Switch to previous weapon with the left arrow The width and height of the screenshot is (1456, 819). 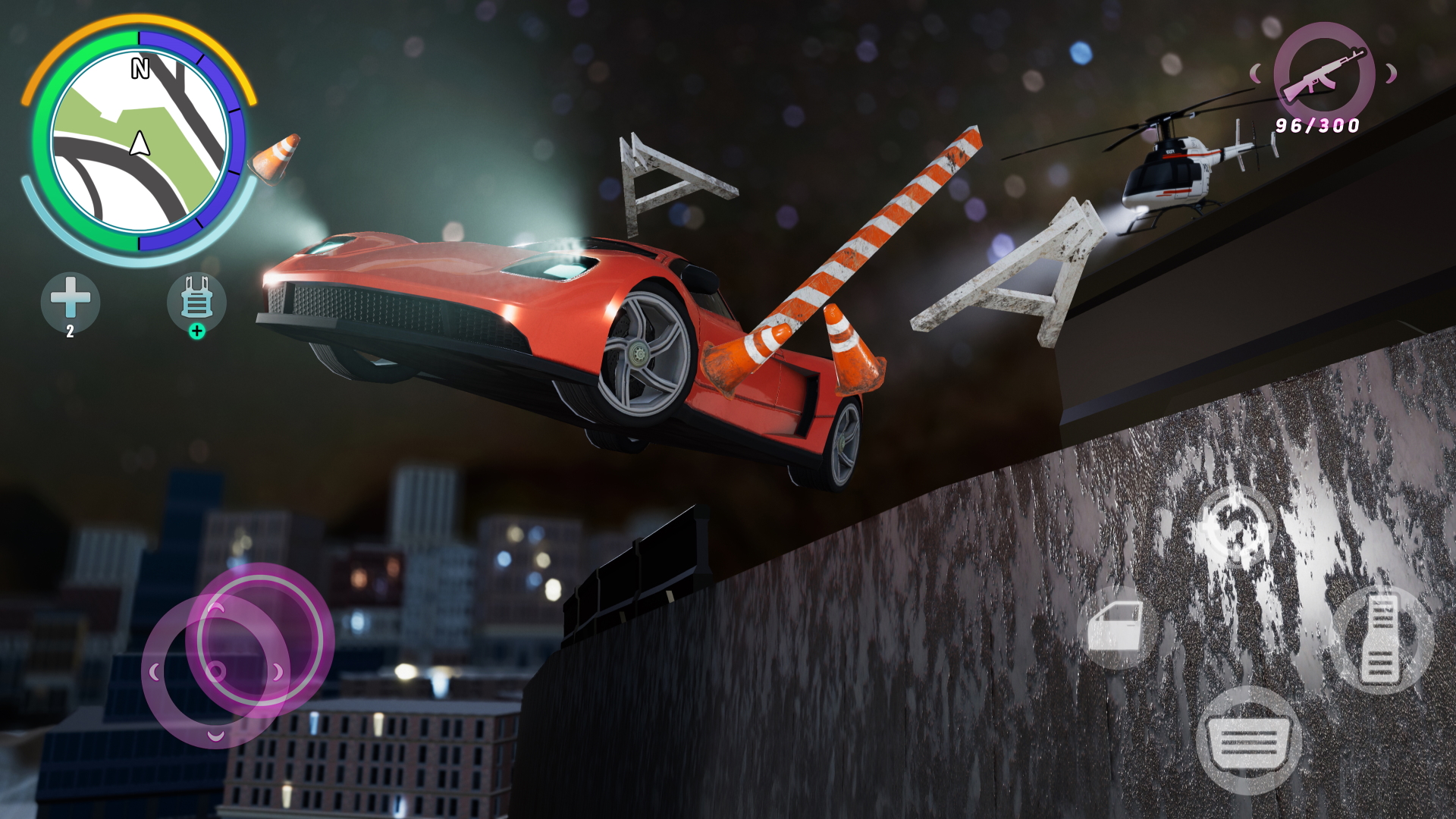pyautogui.click(x=1257, y=74)
